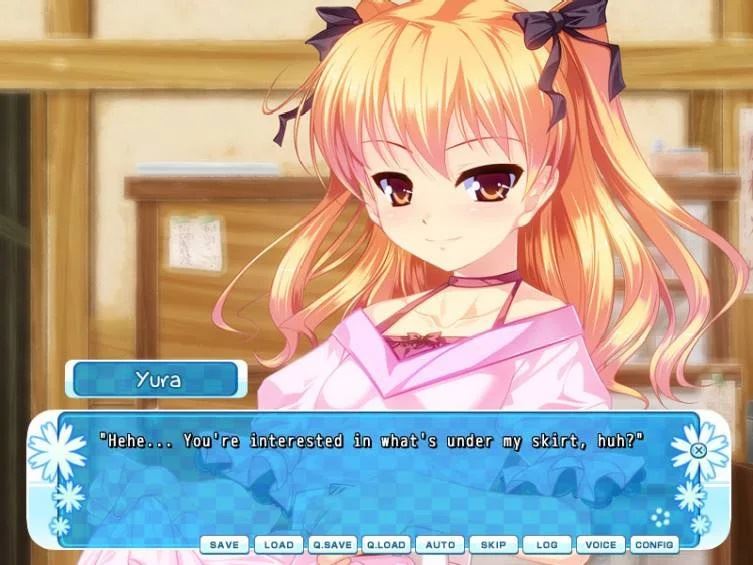Screen dimensions: 753x565
Task: Replay the line with VOICE
Action: 601,545
